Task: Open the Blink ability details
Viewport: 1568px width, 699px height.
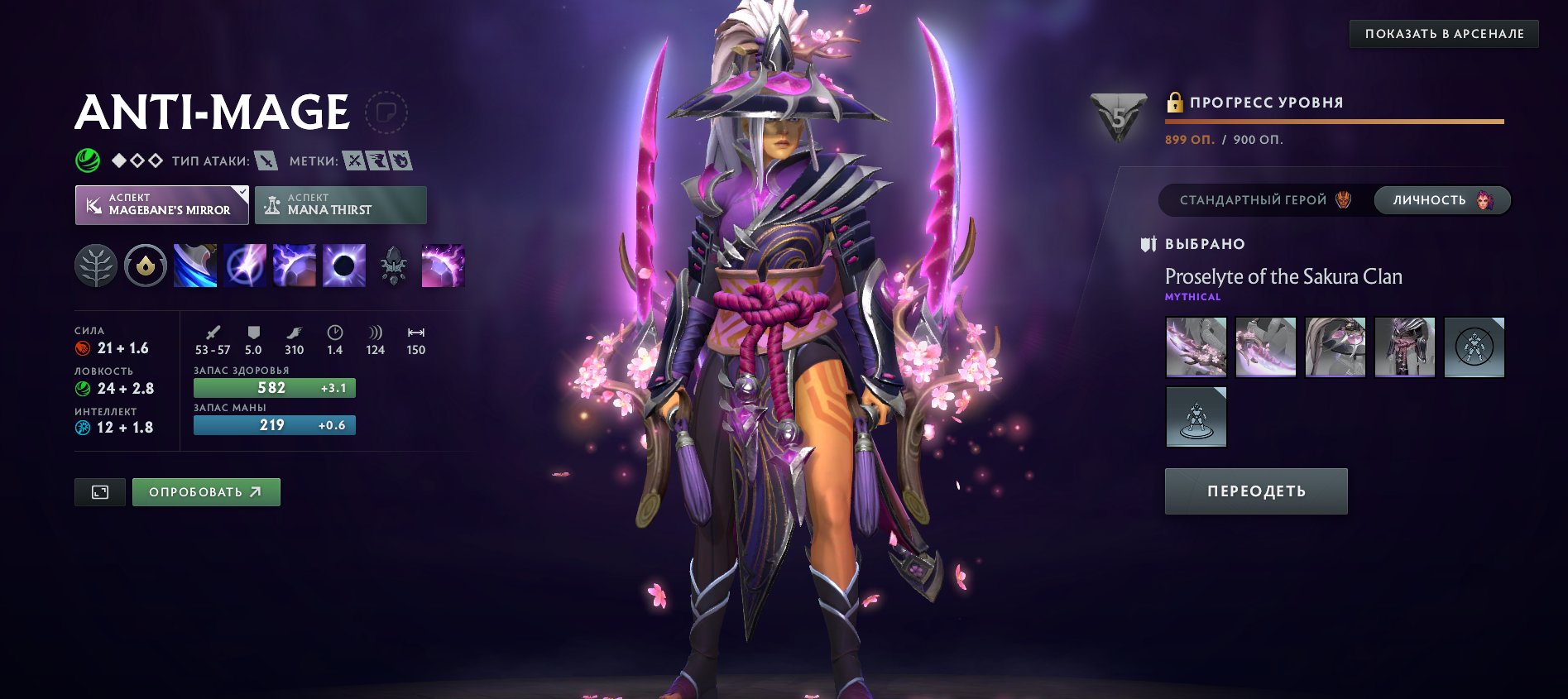Action: [243, 266]
